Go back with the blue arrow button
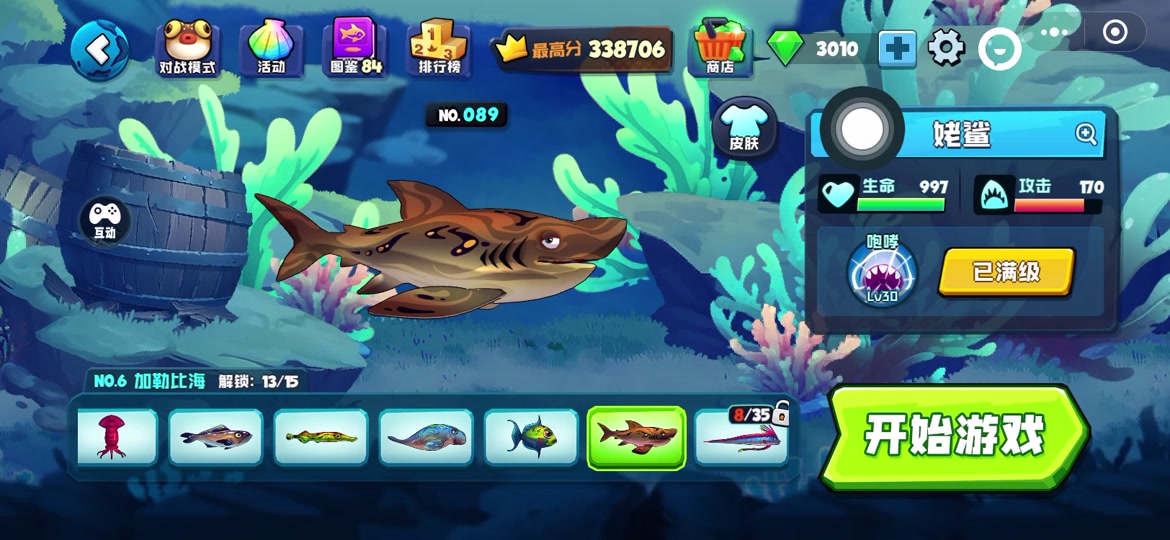The width and height of the screenshot is (1170, 540). [x=99, y=49]
